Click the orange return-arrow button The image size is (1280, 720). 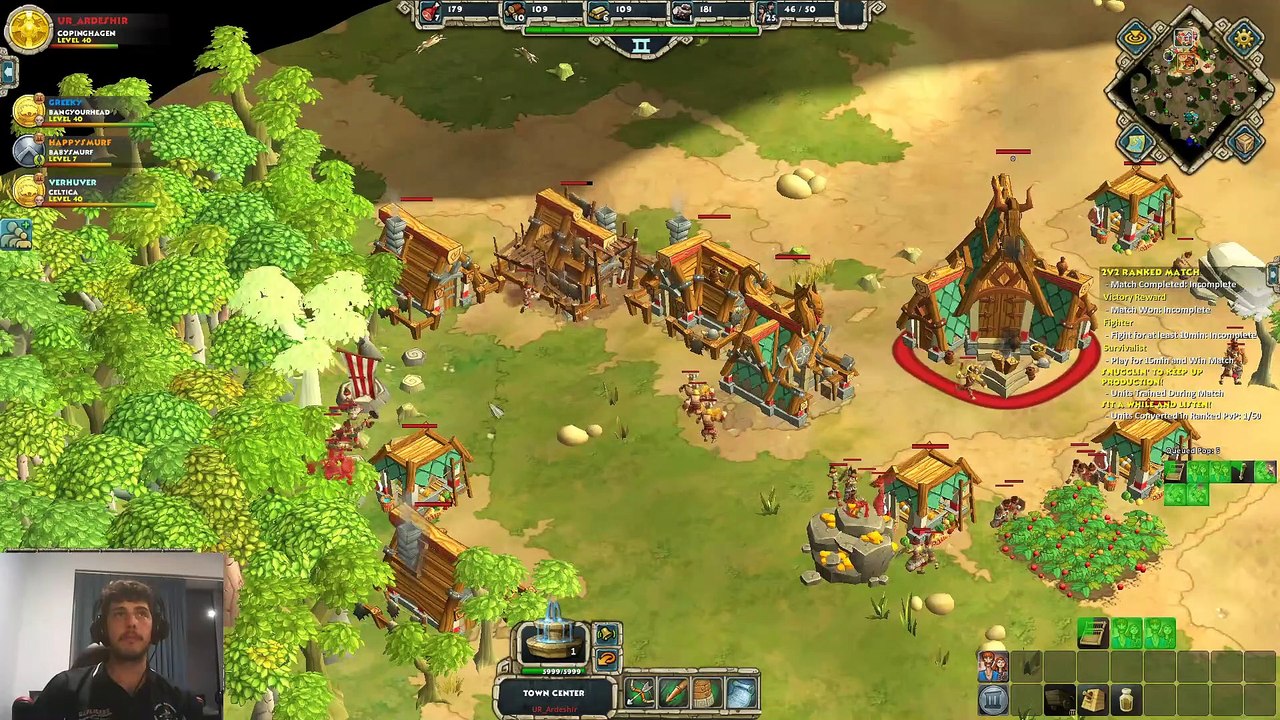pyautogui.click(x=606, y=659)
